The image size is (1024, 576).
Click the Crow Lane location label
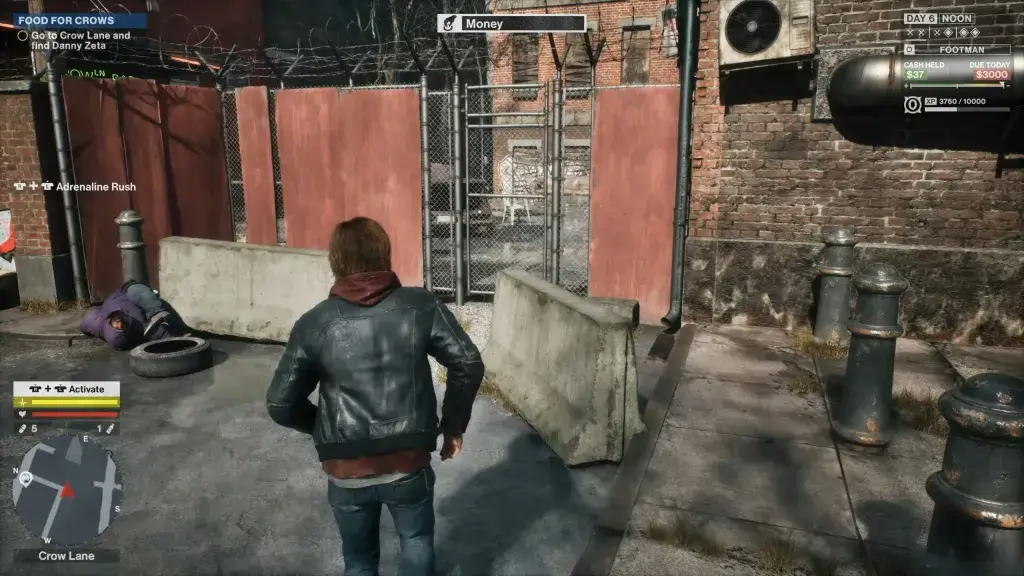[x=67, y=556]
